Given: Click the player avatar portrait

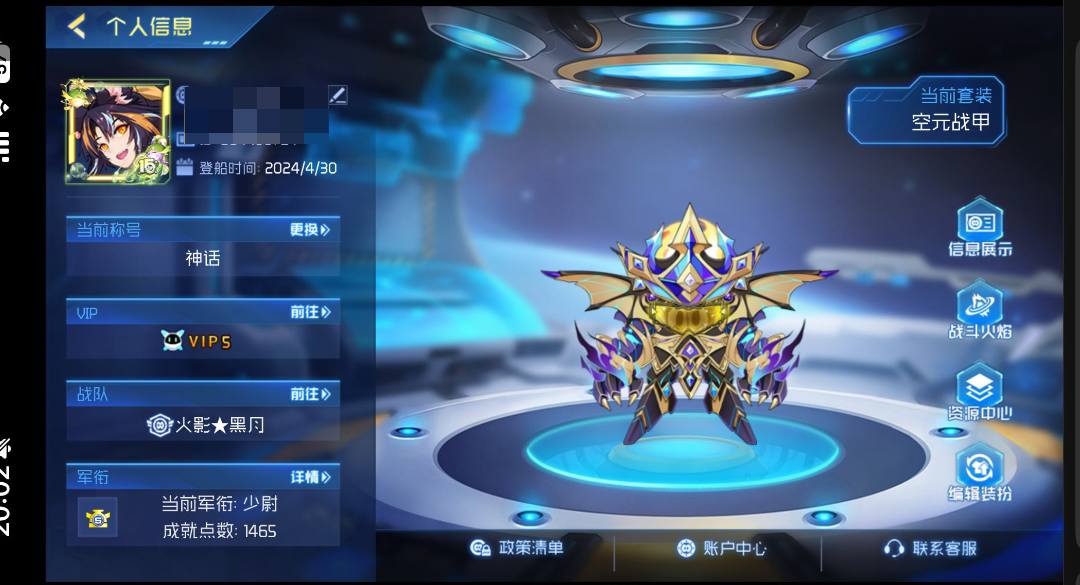Looking at the screenshot, I should coord(118,132).
